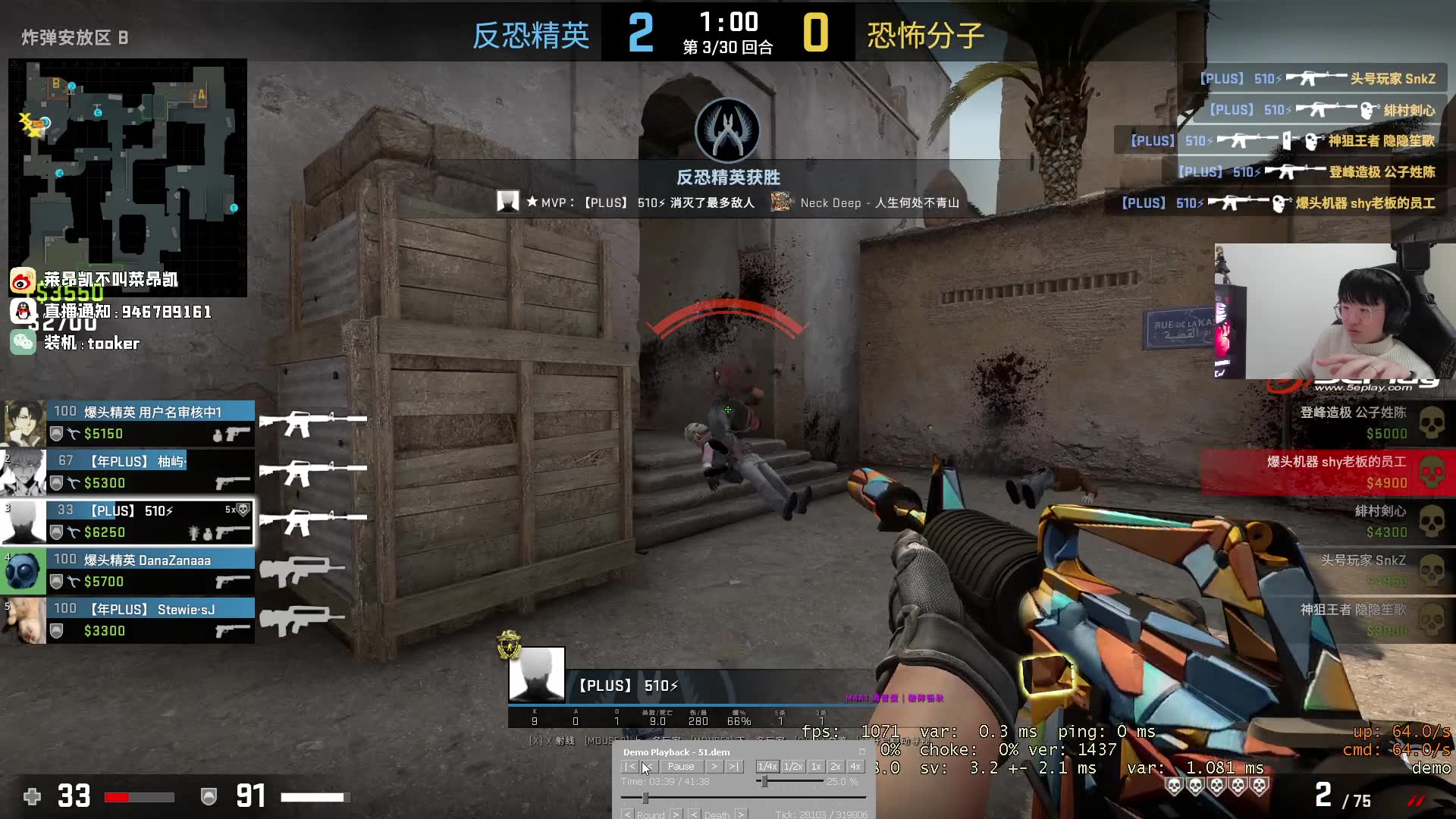Enable 4x playback speed
Image resolution: width=1456 pixels, height=819 pixels.
[855, 767]
